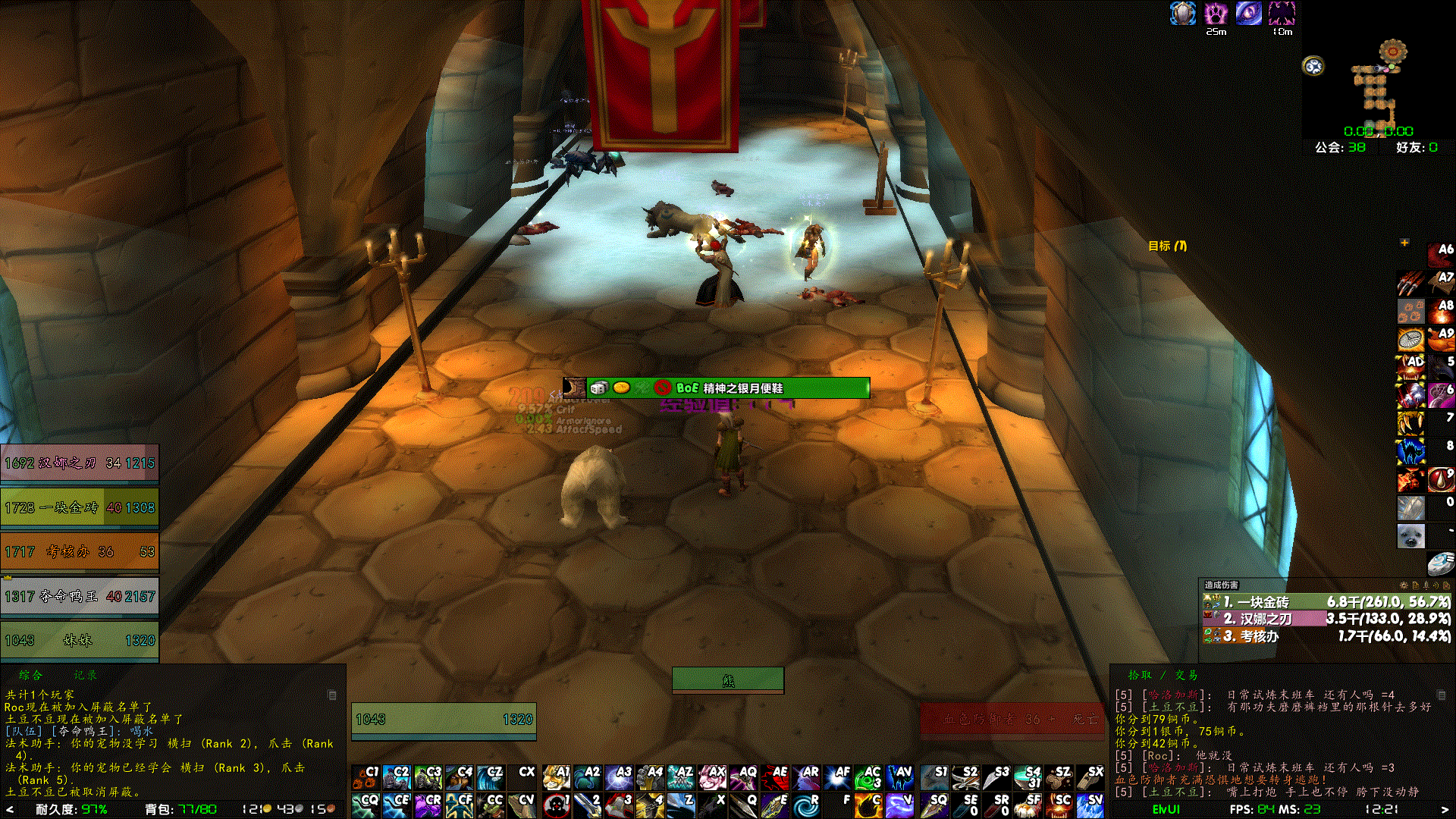Cancel the 10m moonkin form buff
Image resolution: width=1456 pixels, height=819 pixels.
tap(1282, 13)
